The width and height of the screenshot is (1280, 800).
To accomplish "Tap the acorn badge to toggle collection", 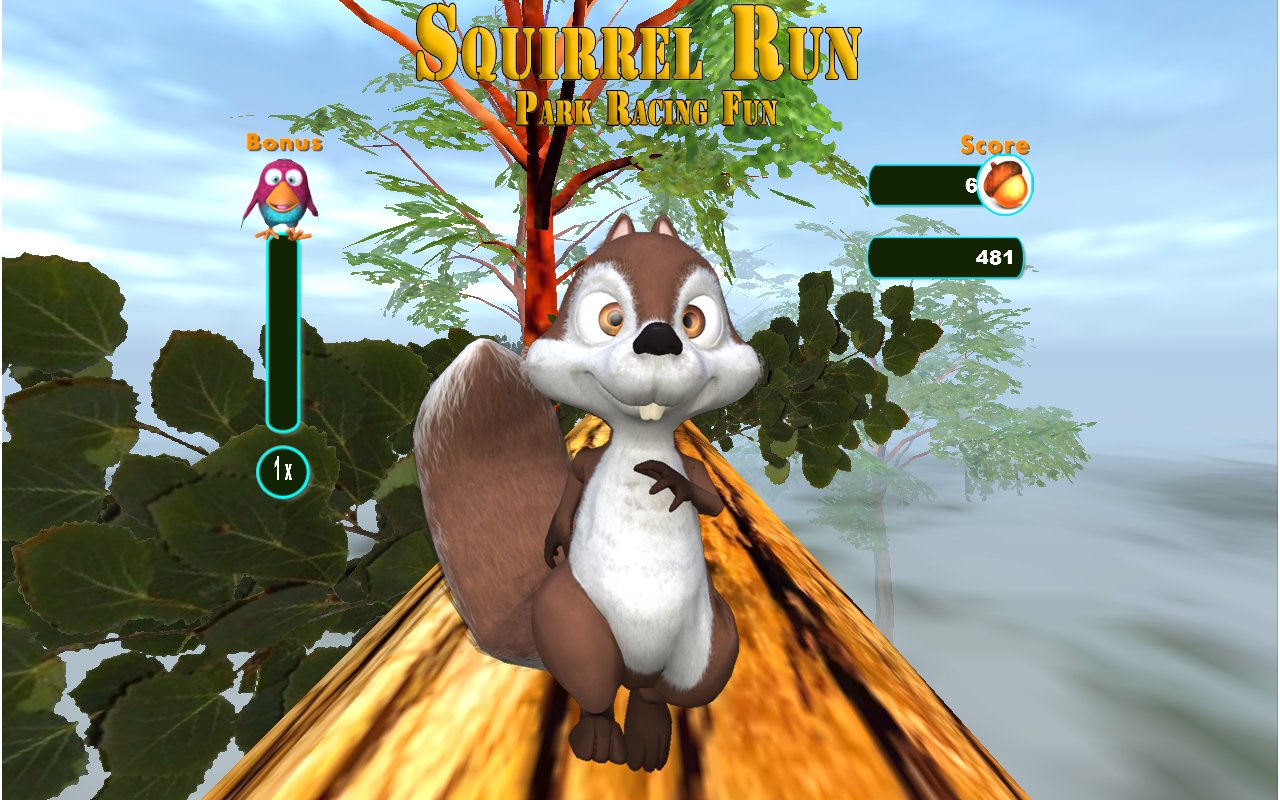I will coord(1004,185).
